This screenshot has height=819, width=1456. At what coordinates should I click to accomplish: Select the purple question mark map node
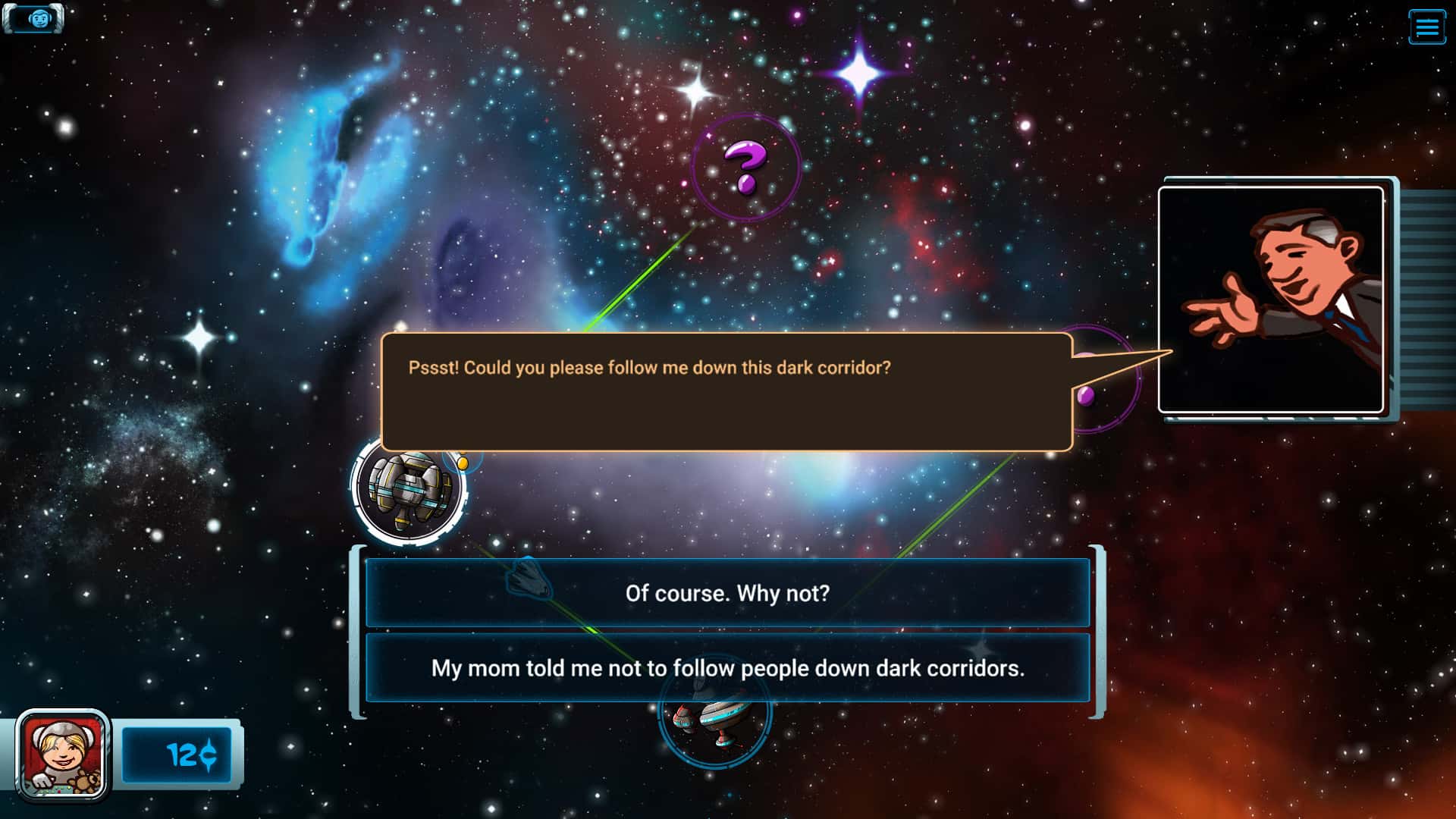click(745, 167)
